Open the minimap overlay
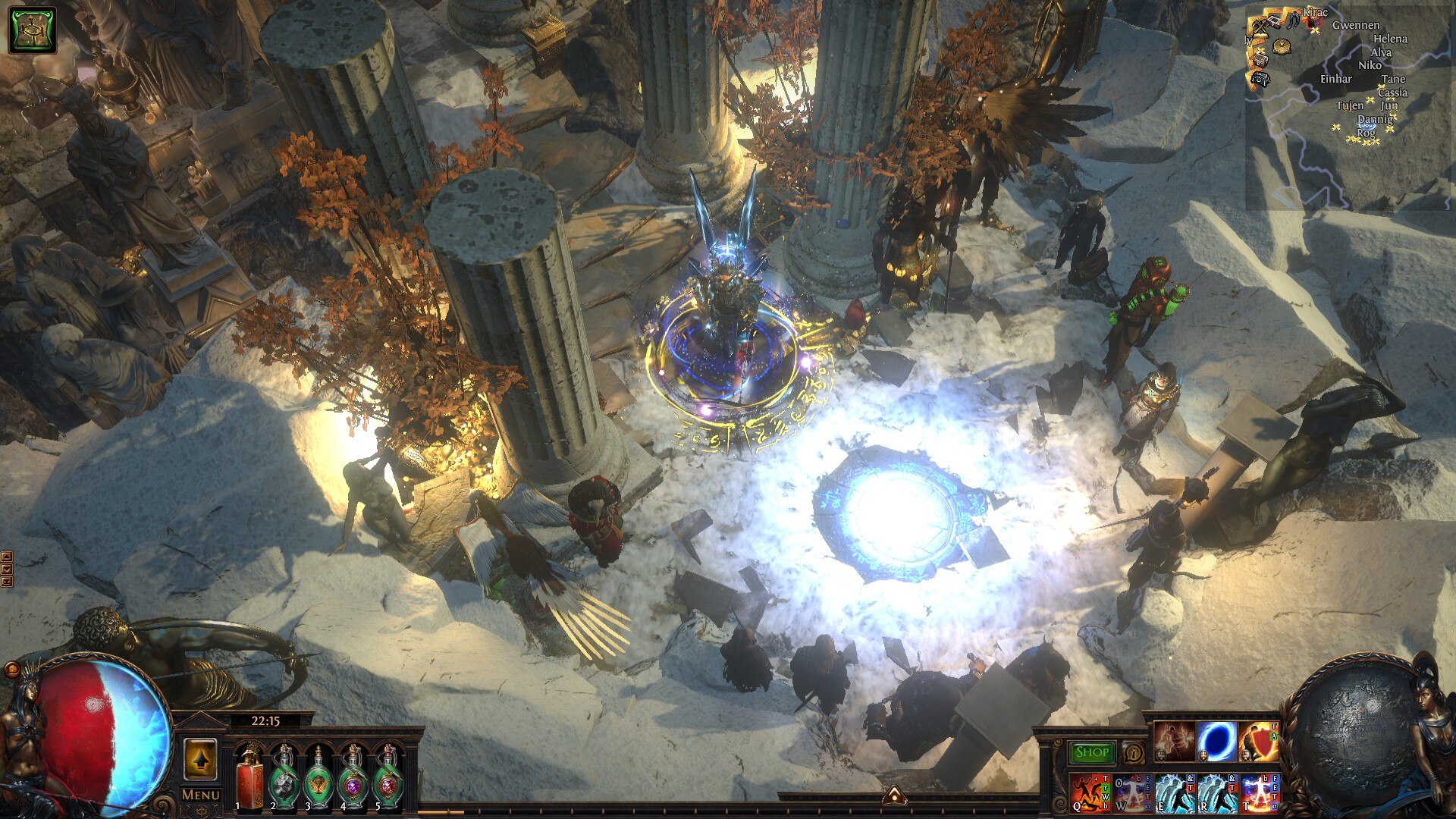The height and width of the screenshot is (819, 1456). point(1350,106)
